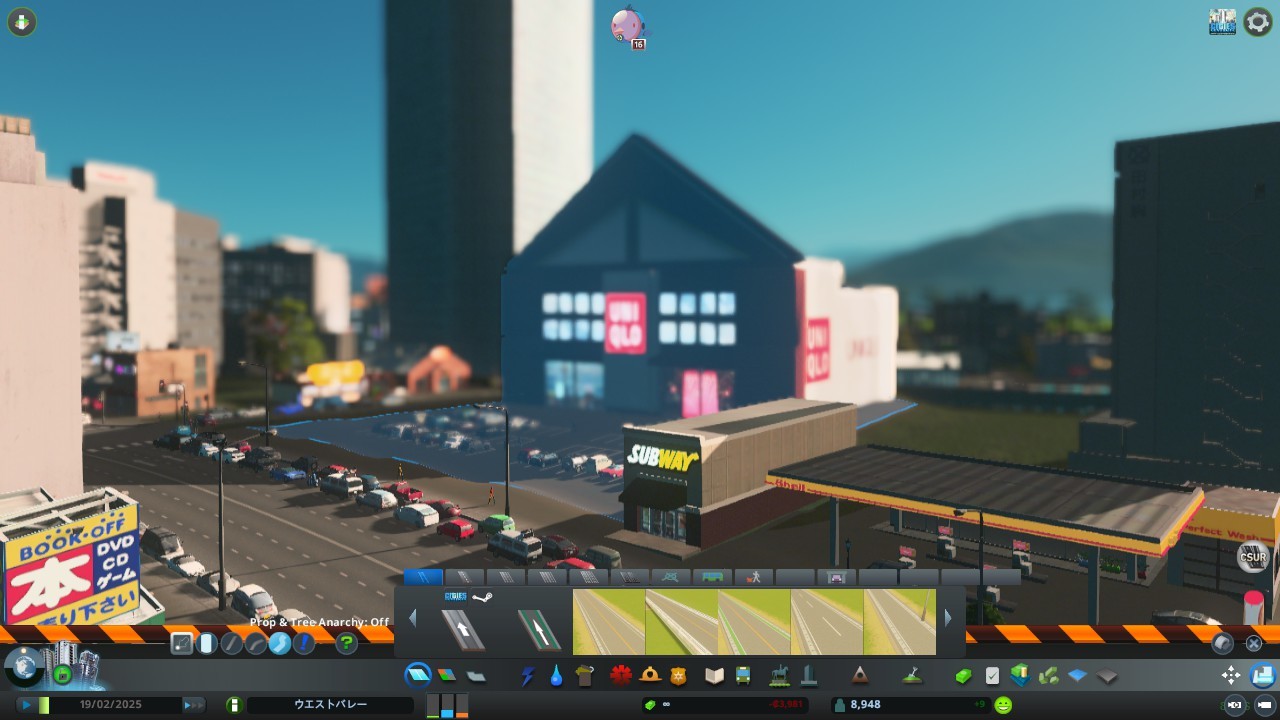Increase simulation speed with triple arrows
Image resolution: width=1280 pixels, height=720 pixels.
[192, 705]
